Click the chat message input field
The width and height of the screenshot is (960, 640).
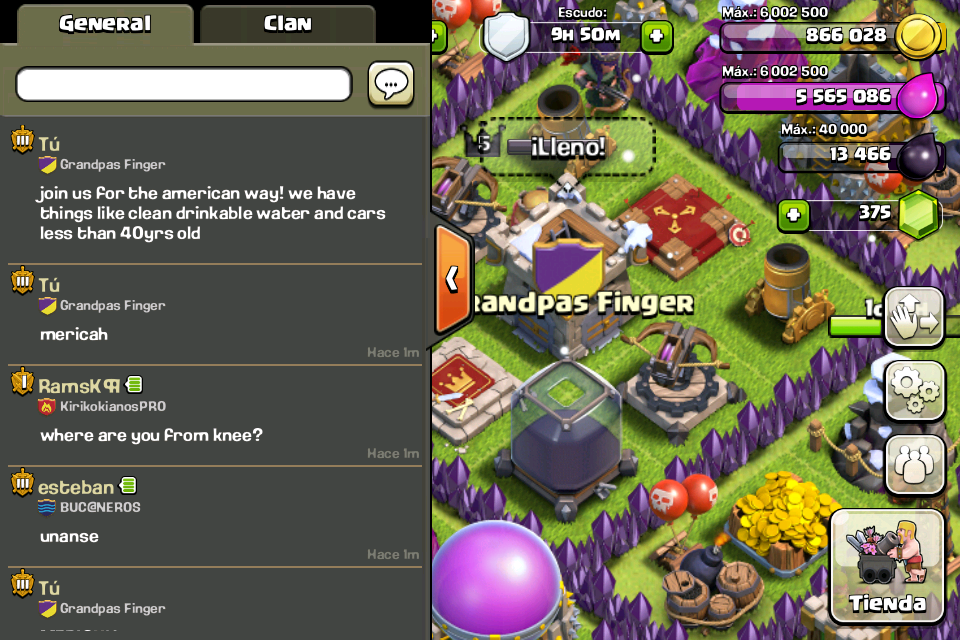[x=184, y=85]
